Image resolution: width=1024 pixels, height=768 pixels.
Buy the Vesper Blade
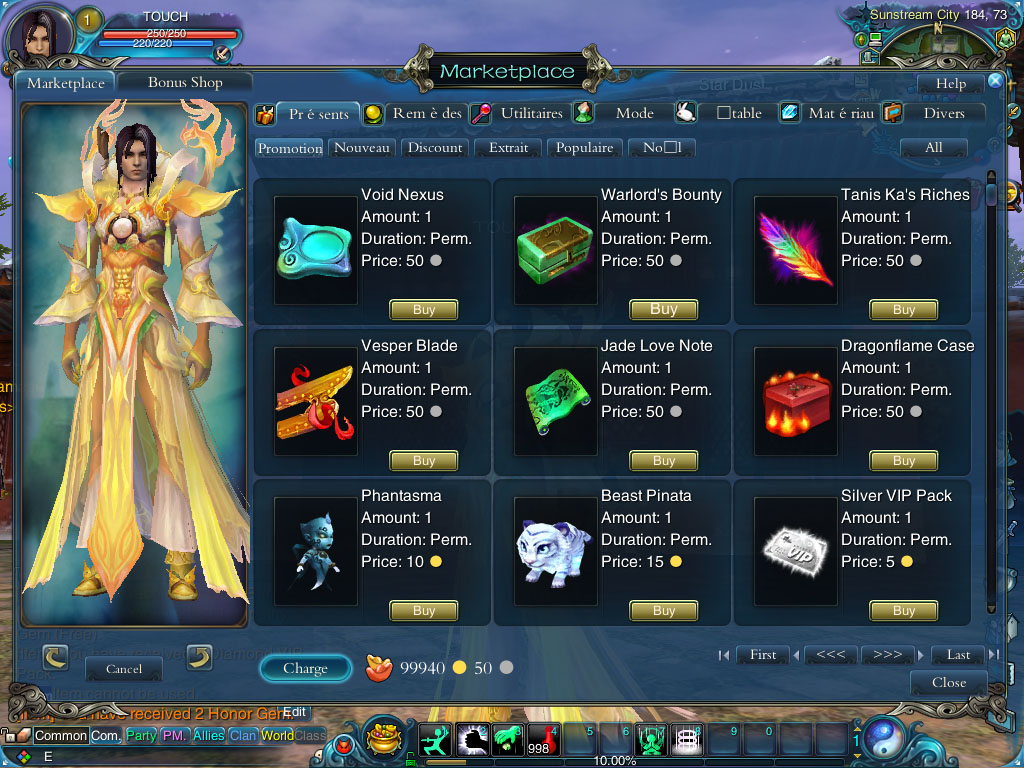coord(424,461)
